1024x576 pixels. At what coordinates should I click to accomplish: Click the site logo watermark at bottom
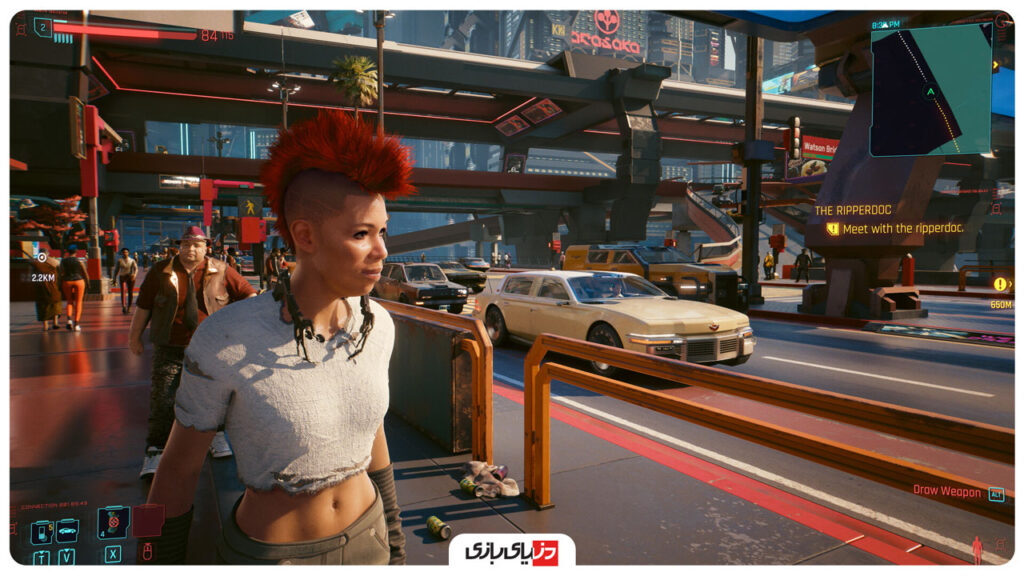[x=511, y=550]
